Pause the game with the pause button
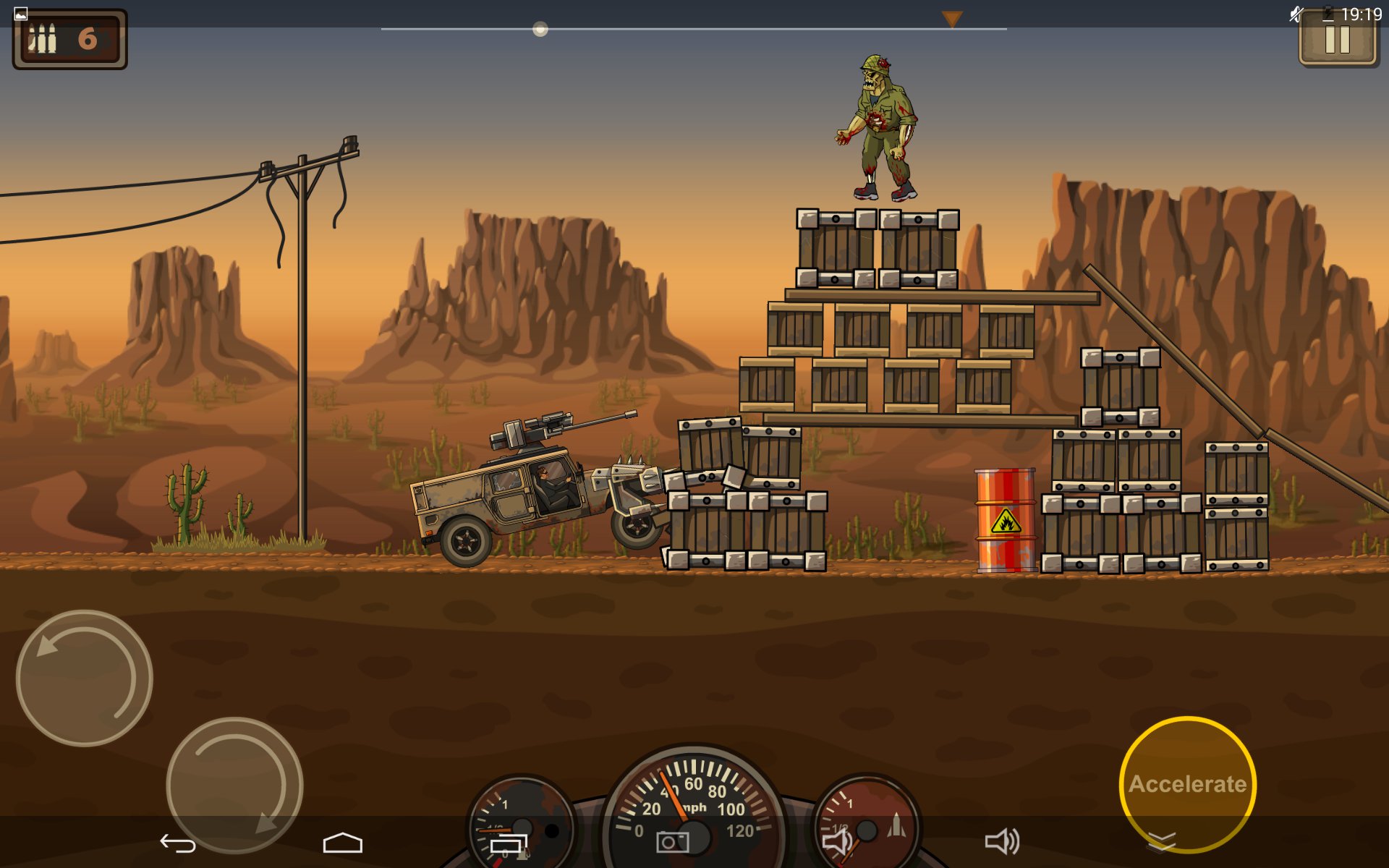This screenshot has width=1389, height=868. click(1337, 40)
